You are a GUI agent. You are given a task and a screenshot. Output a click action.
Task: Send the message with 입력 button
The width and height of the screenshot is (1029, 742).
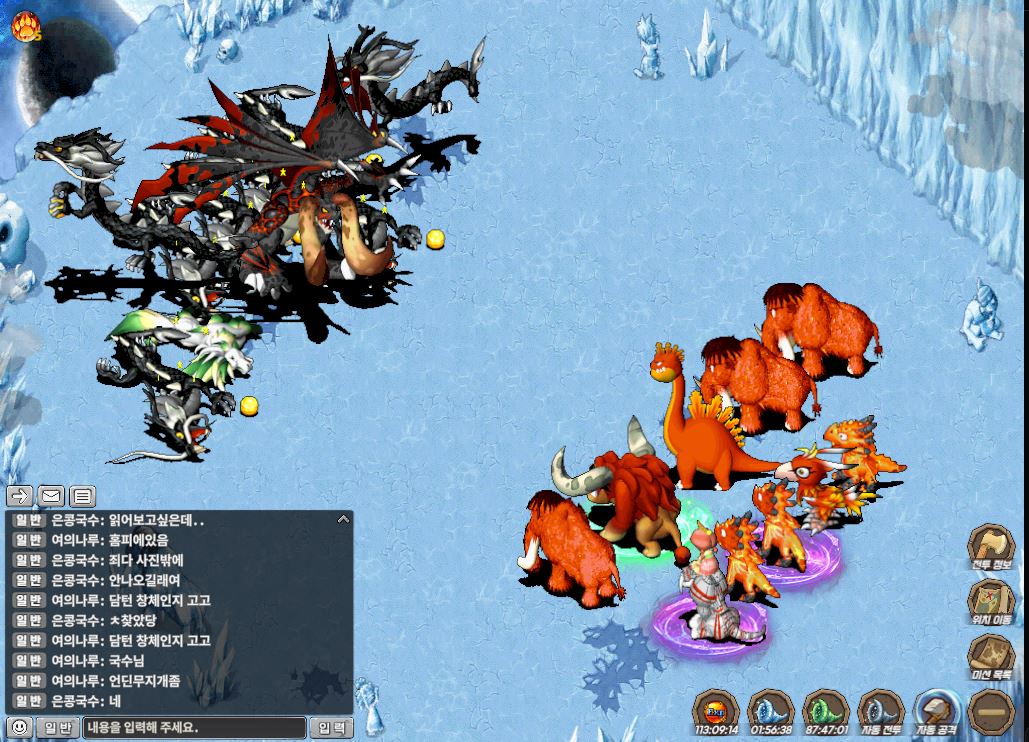[331, 727]
